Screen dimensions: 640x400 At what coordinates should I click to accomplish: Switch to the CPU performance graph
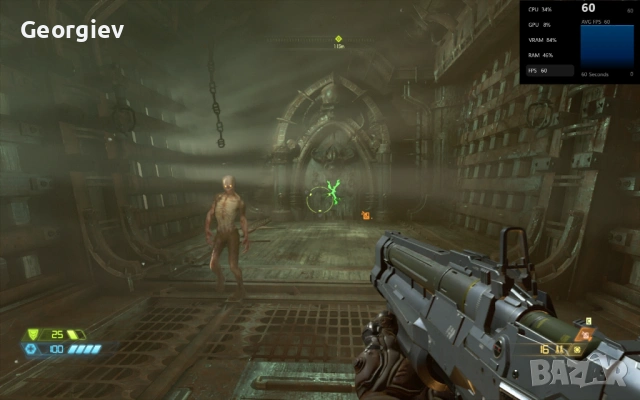(x=549, y=9)
